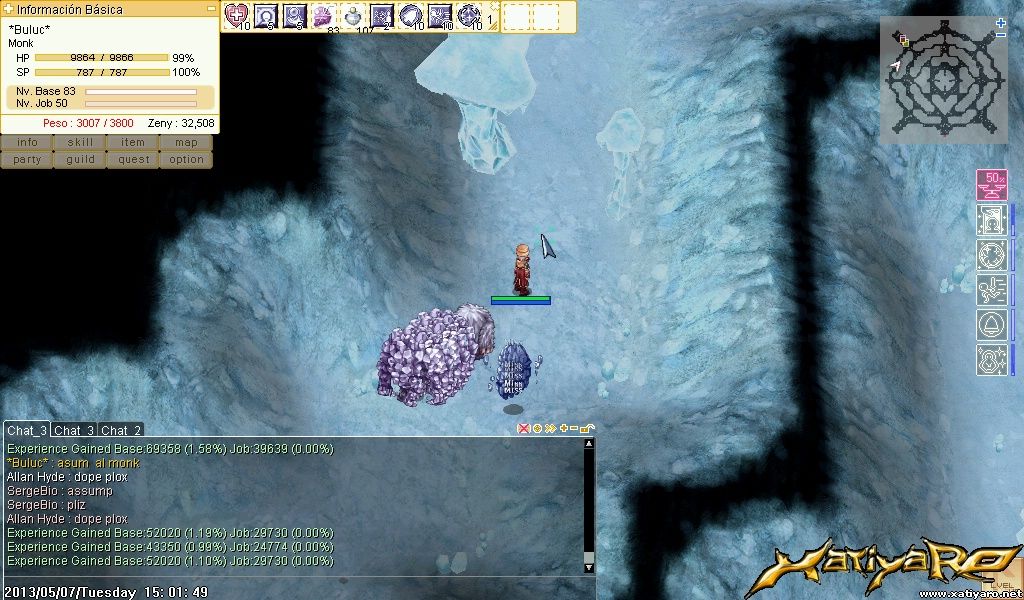Close the chat tab with red X
This screenshot has height=600, width=1024.
click(x=523, y=428)
